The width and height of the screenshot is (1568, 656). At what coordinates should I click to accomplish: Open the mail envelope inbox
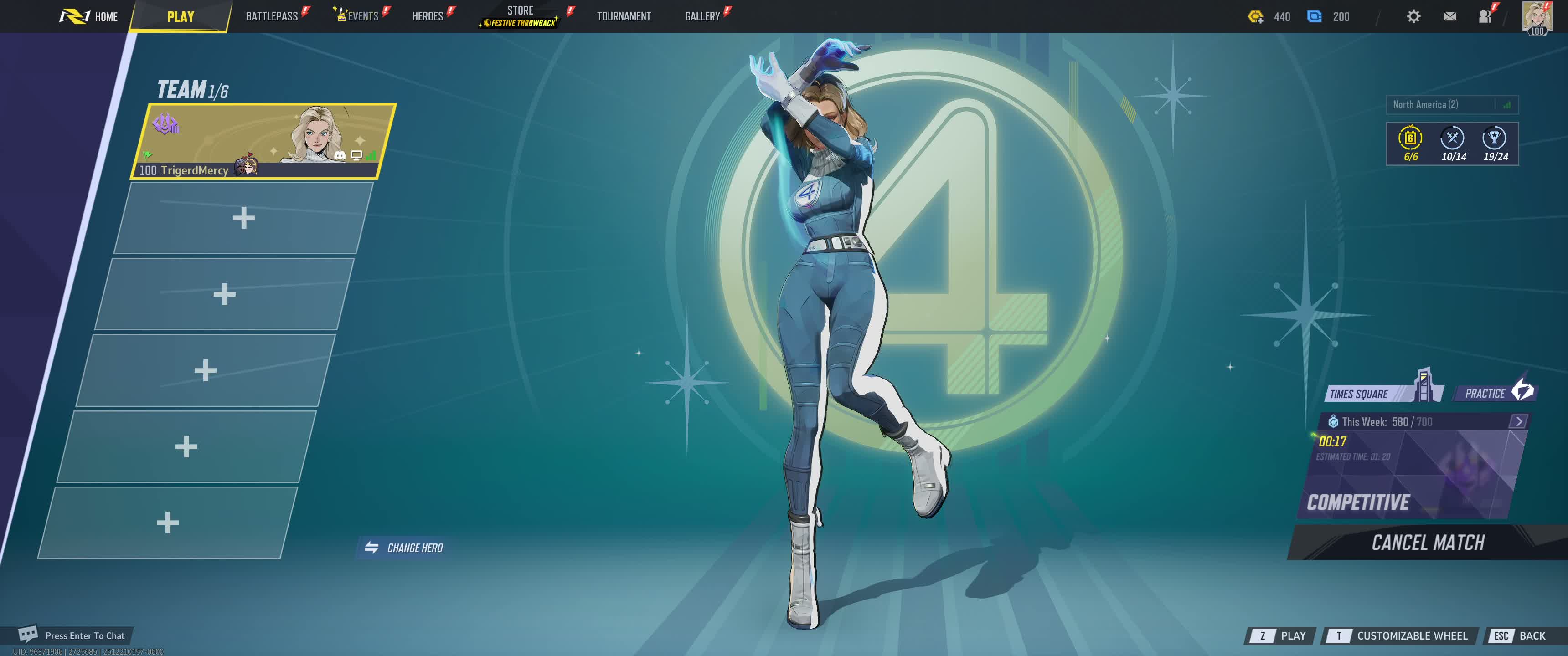[x=1450, y=16]
